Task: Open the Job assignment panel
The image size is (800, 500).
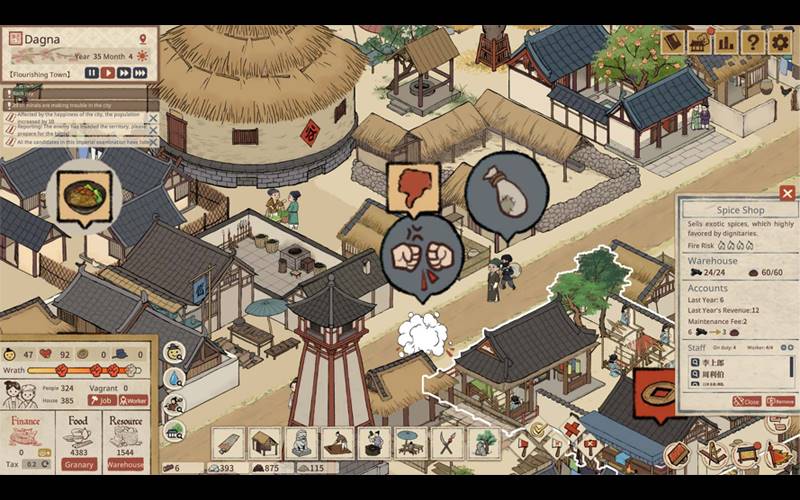Action: point(100,400)
